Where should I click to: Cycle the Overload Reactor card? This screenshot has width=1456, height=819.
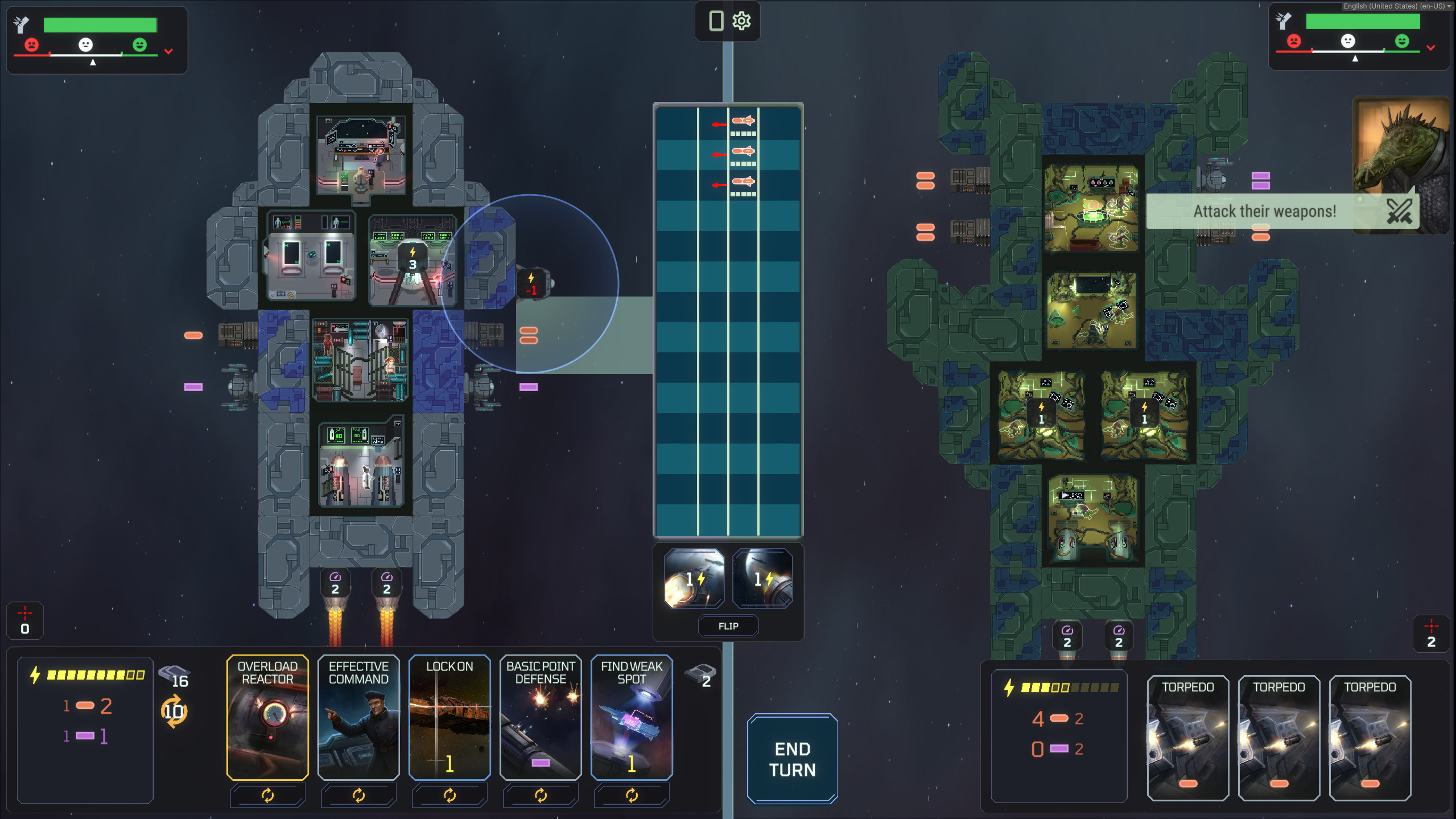point(267,795)
